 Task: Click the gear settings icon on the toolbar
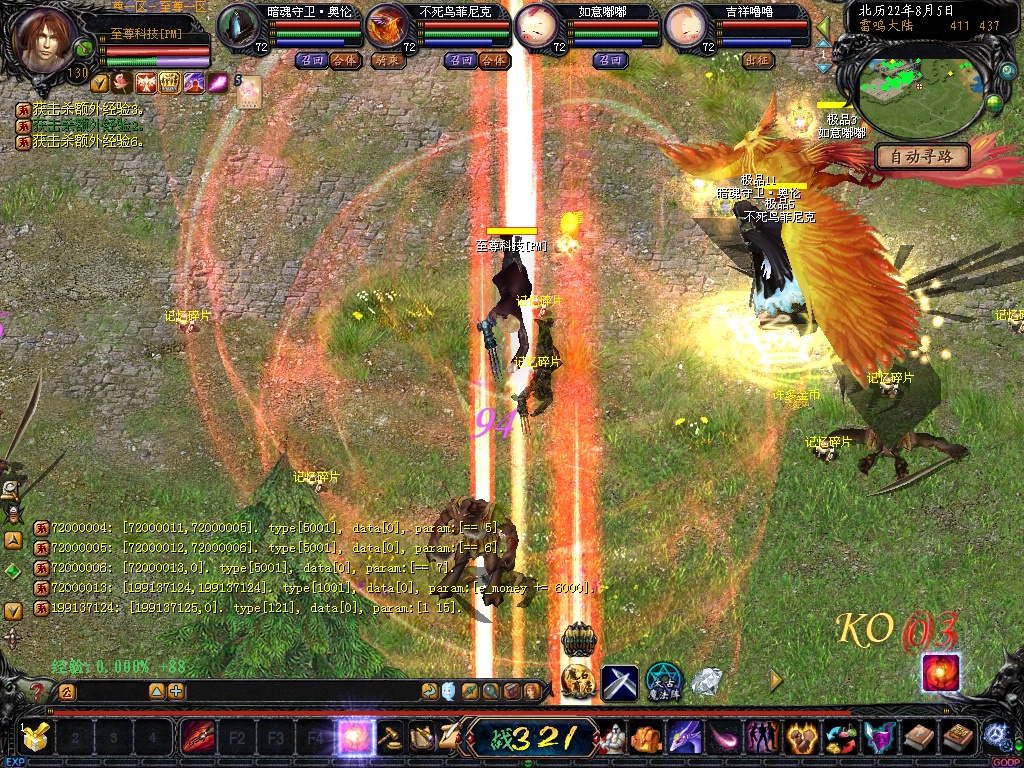click(996, 735)
